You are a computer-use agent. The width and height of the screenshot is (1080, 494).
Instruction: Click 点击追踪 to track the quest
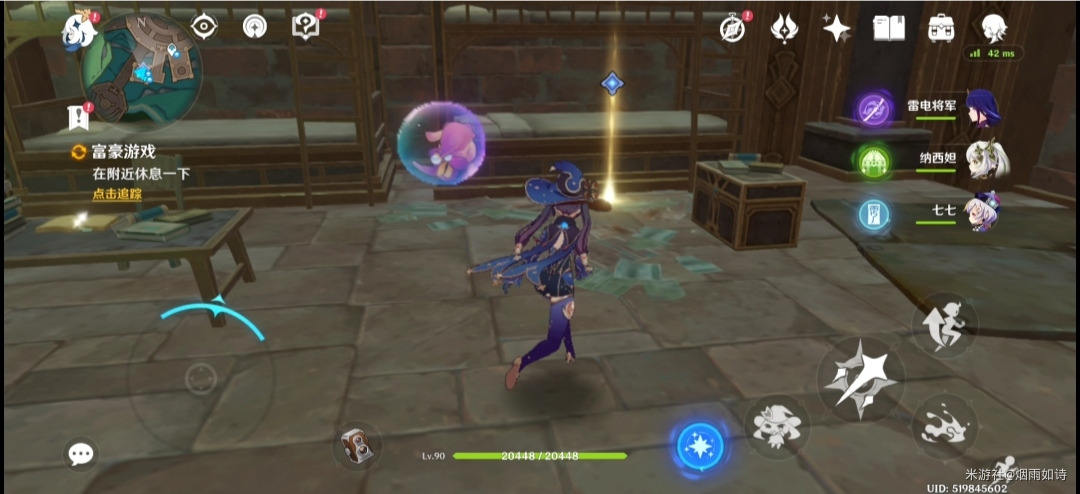[117, 193]
